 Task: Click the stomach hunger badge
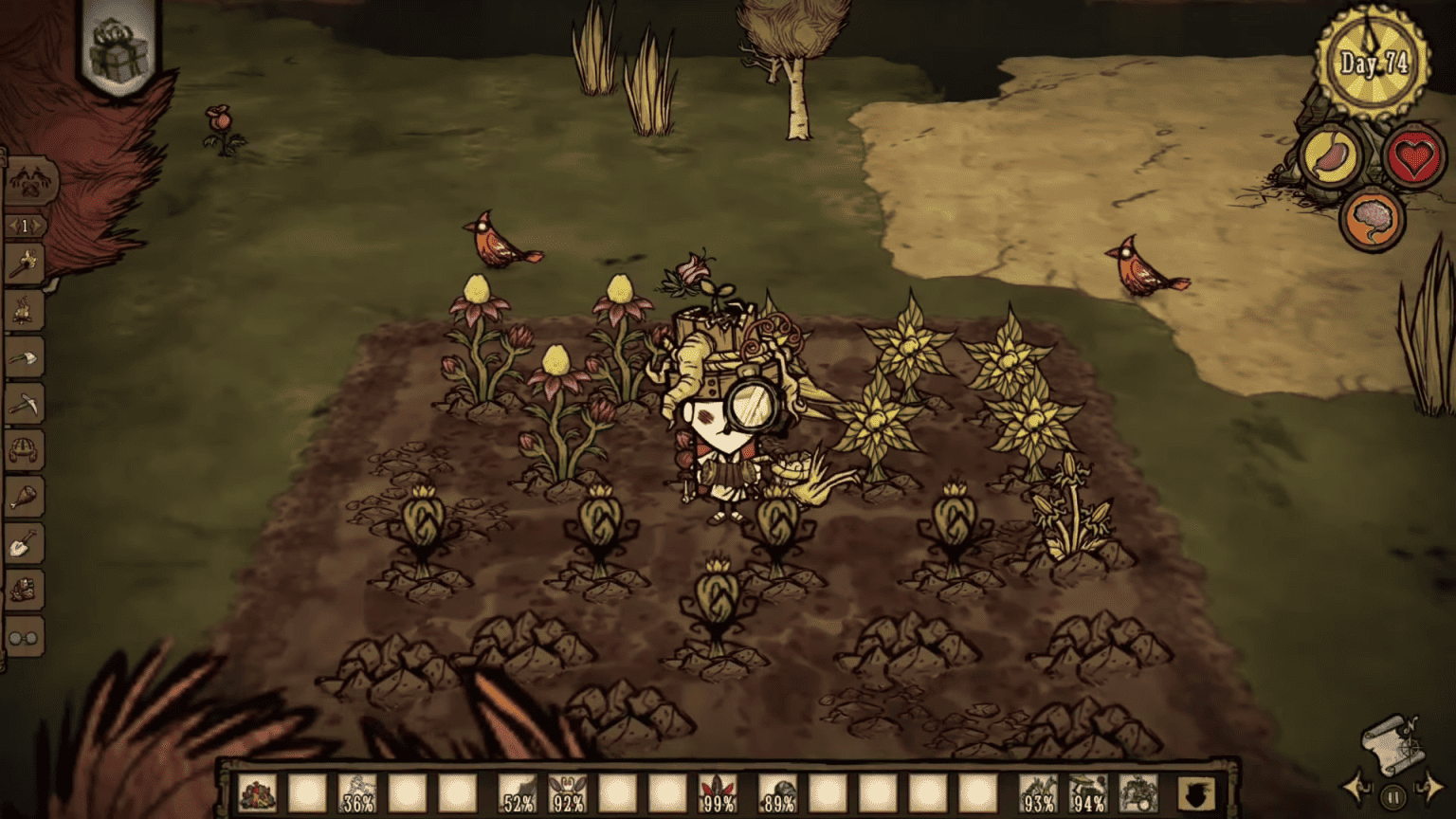(x=1333, y=155)
